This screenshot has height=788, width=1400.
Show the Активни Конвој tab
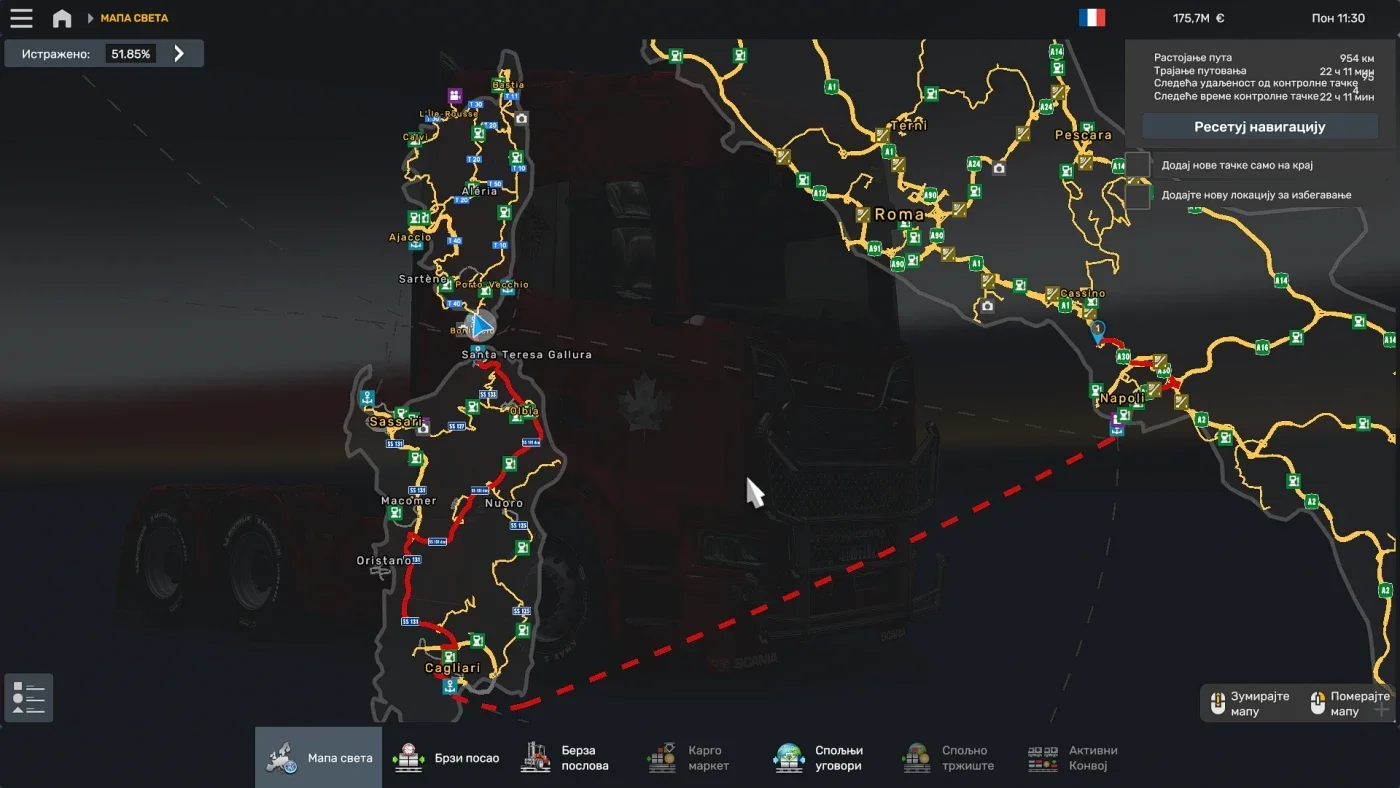(1073, 758)
